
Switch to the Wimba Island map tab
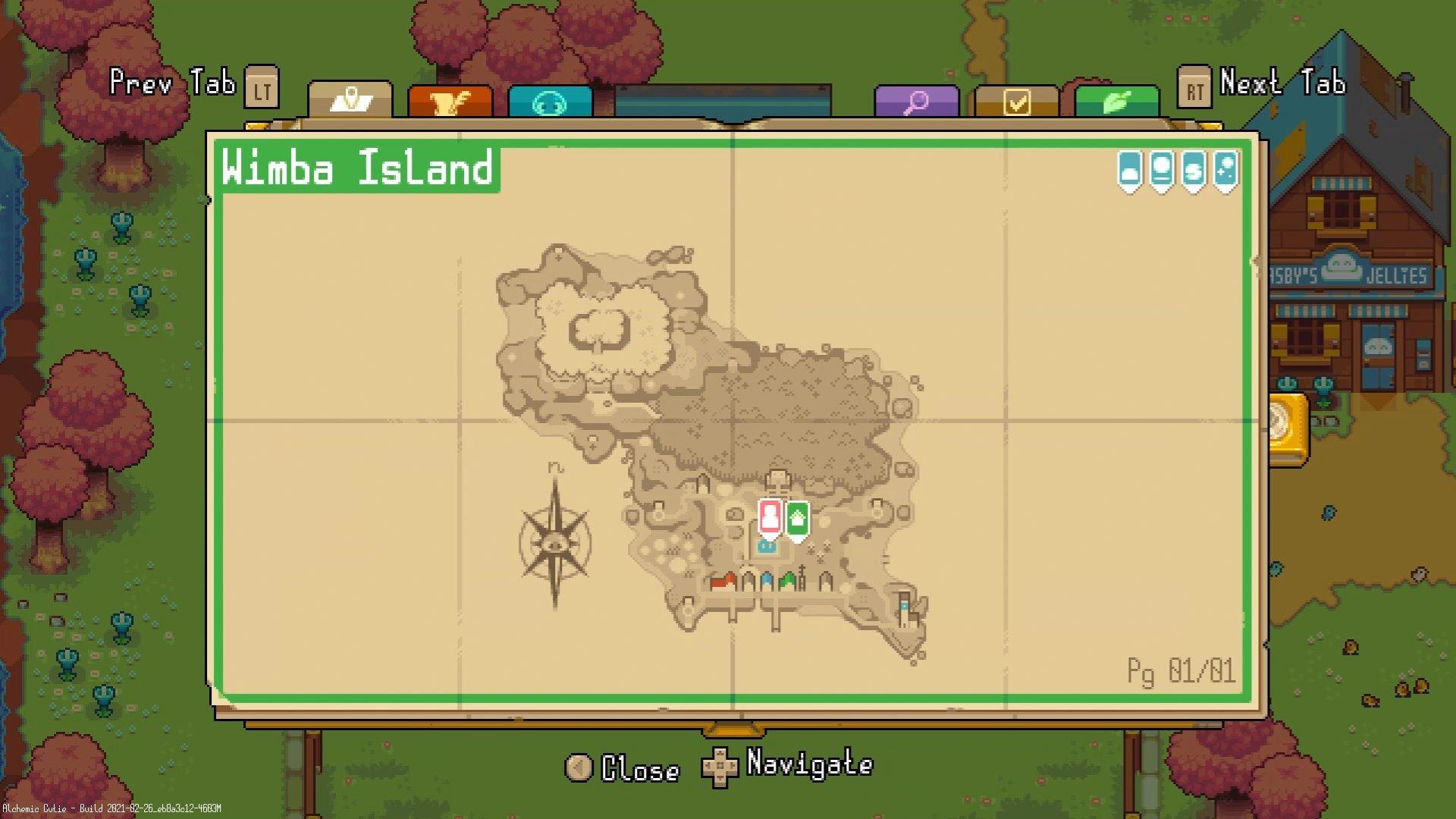[x=350, y=101]
